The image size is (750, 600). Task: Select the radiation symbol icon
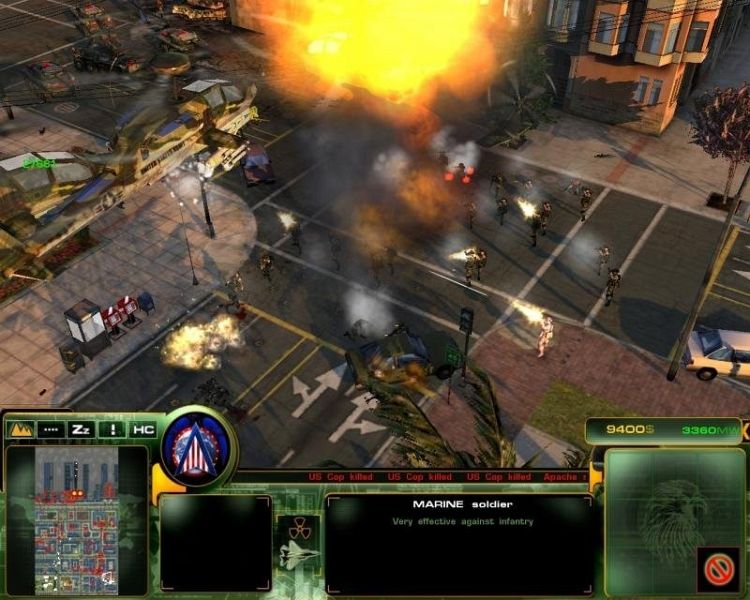[x=301, y=527]
